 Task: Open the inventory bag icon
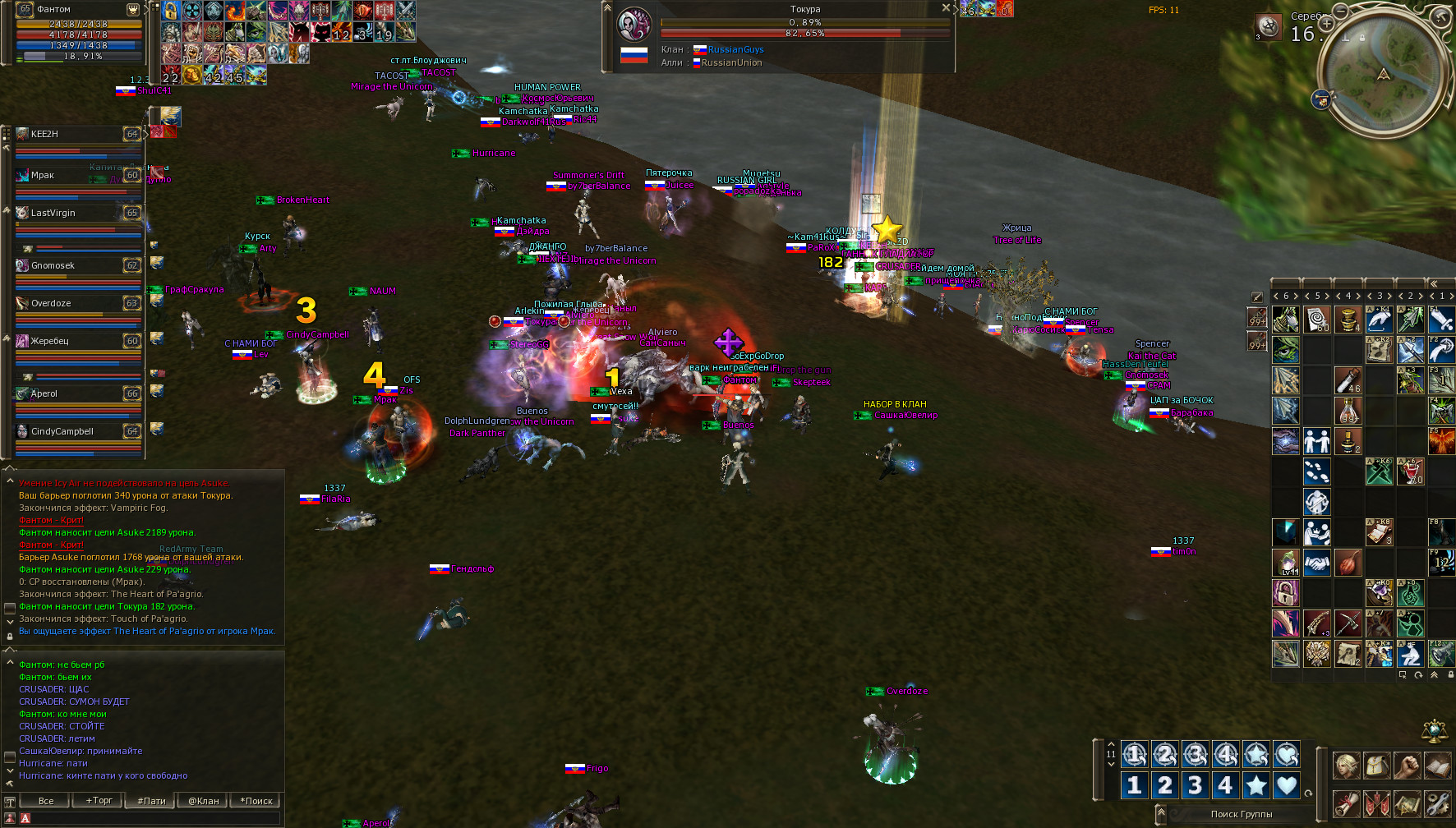(1376, 766)
